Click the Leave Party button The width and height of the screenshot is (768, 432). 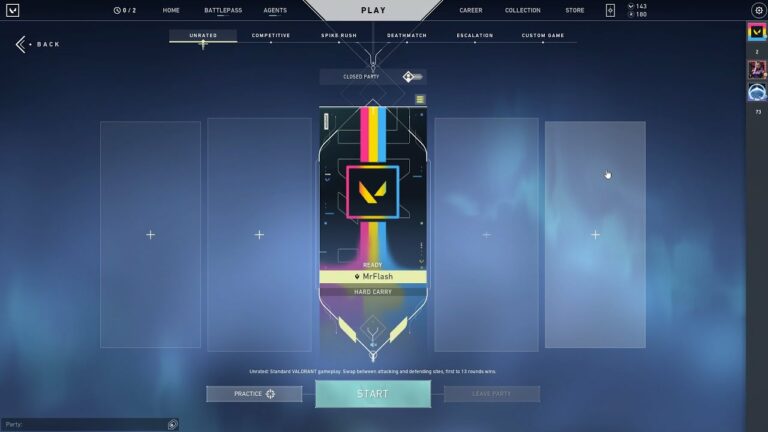tap(491, 394)
